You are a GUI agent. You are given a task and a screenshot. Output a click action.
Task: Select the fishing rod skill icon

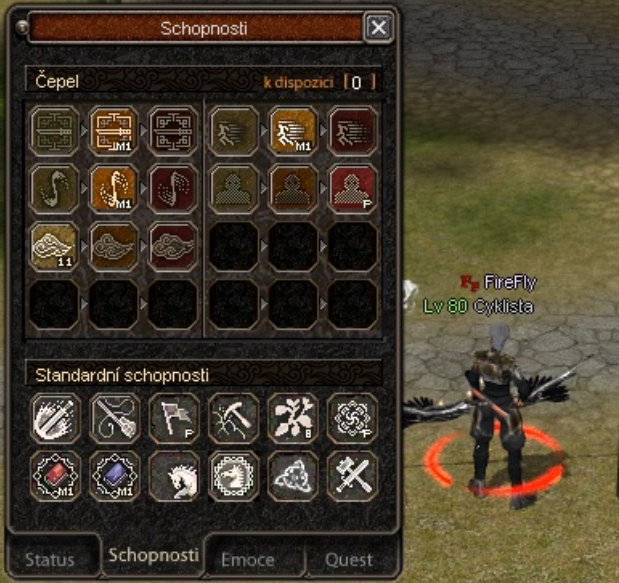click(113, 418)
